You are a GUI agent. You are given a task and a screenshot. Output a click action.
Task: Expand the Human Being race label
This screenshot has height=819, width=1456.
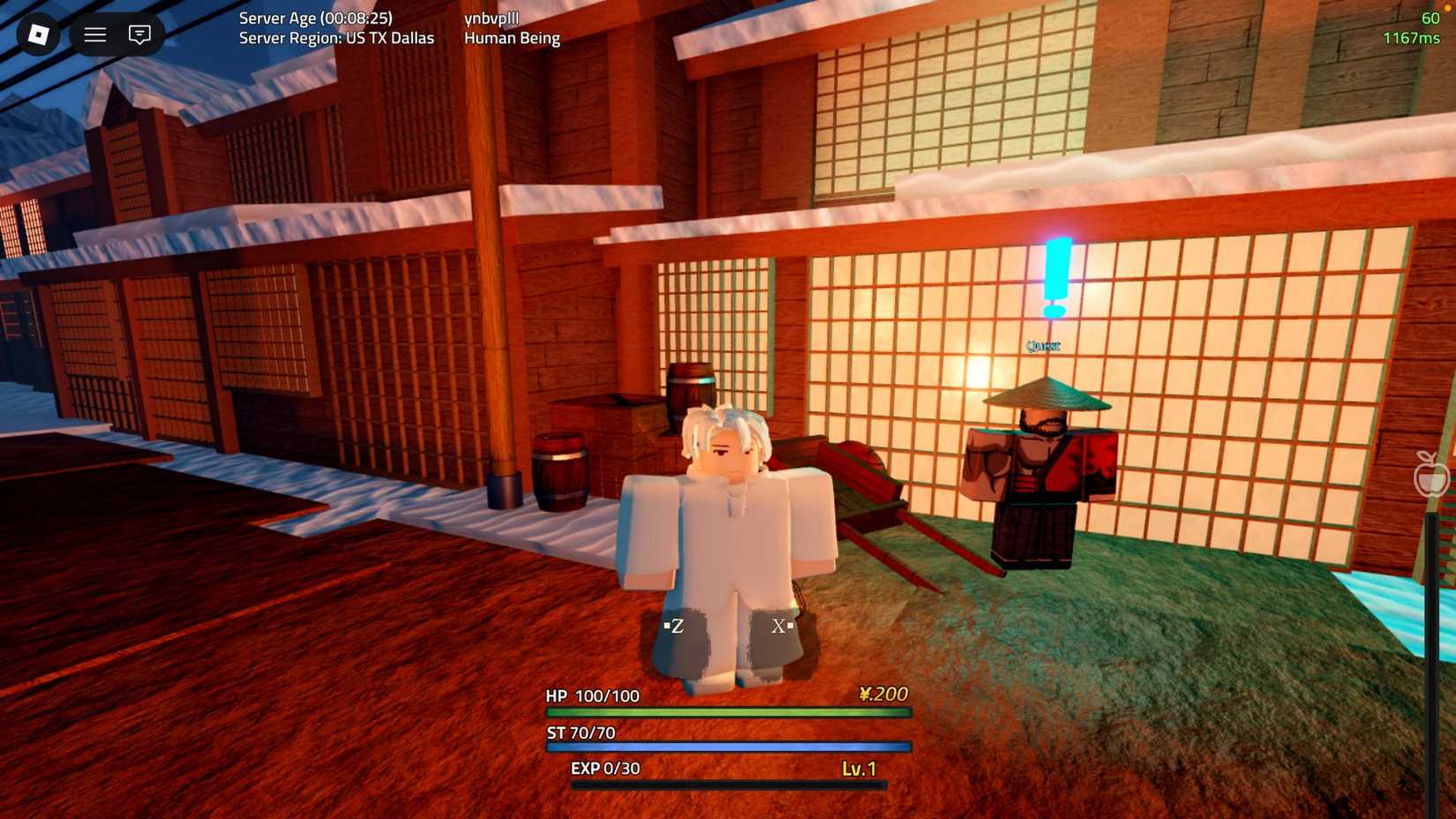tap(512, 38)
